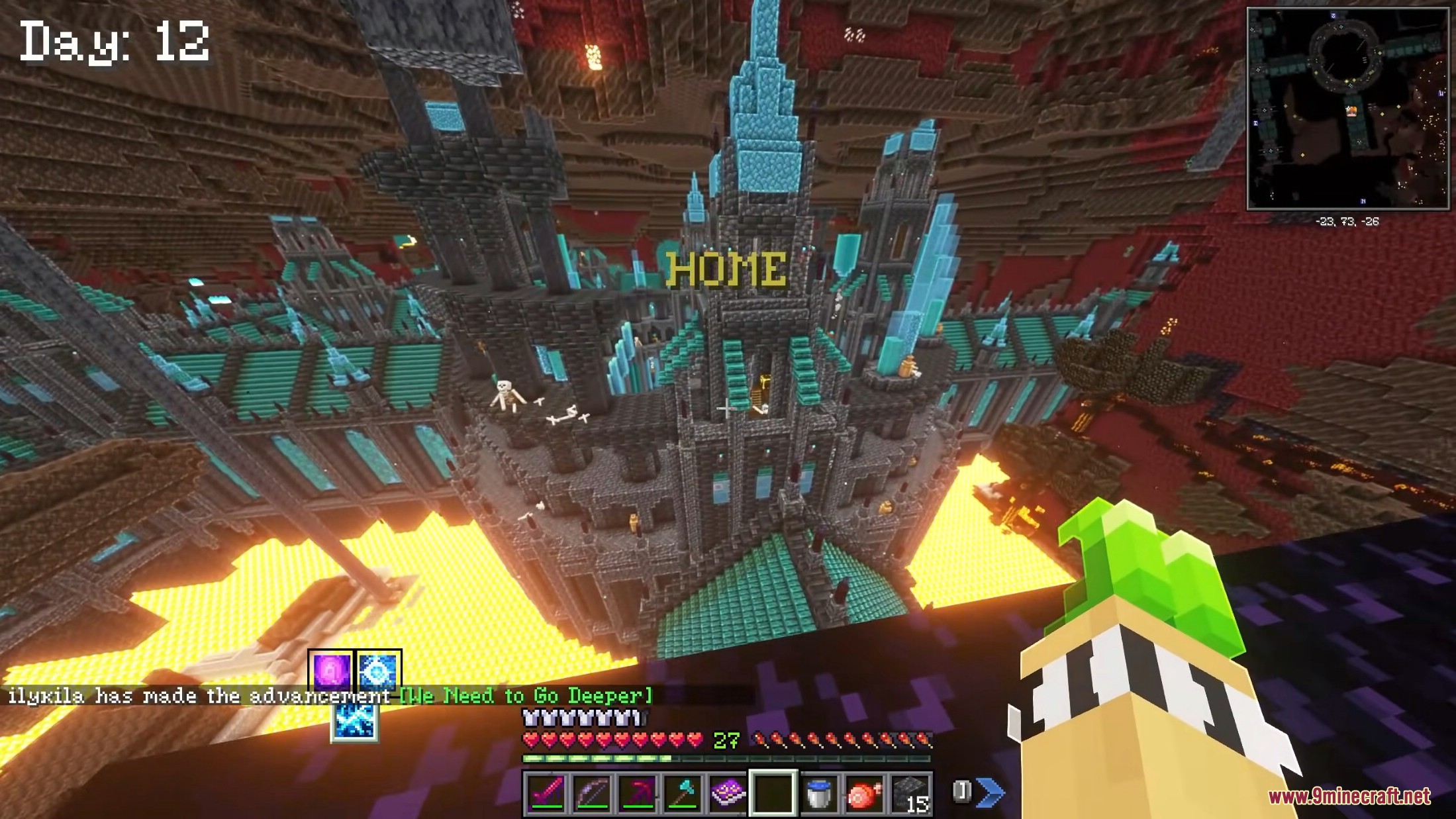Select the water bucket hotbar slot
Viewport: 1456px width, 819px height.
click(818, 793)
